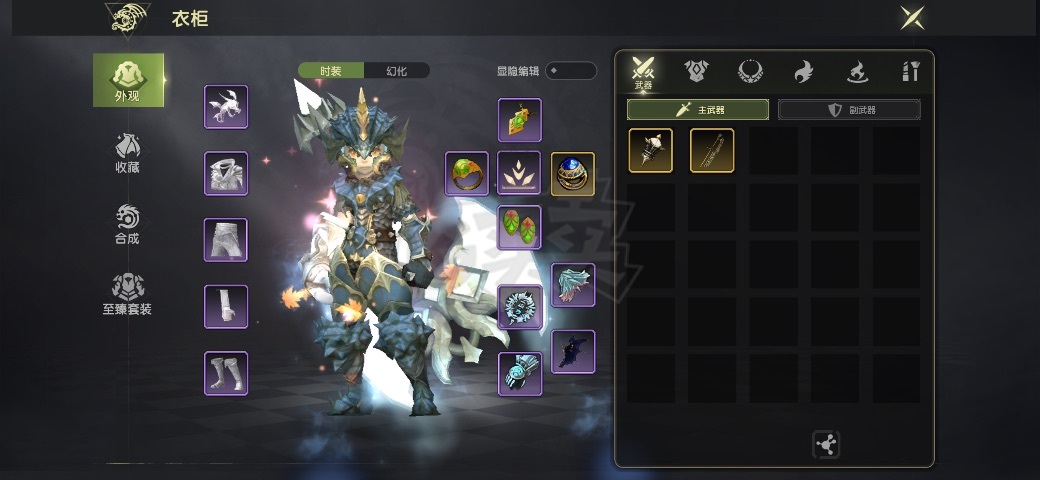Switch to the 时装 costume tab
The image size is (1040, 480).
(331, 71)
